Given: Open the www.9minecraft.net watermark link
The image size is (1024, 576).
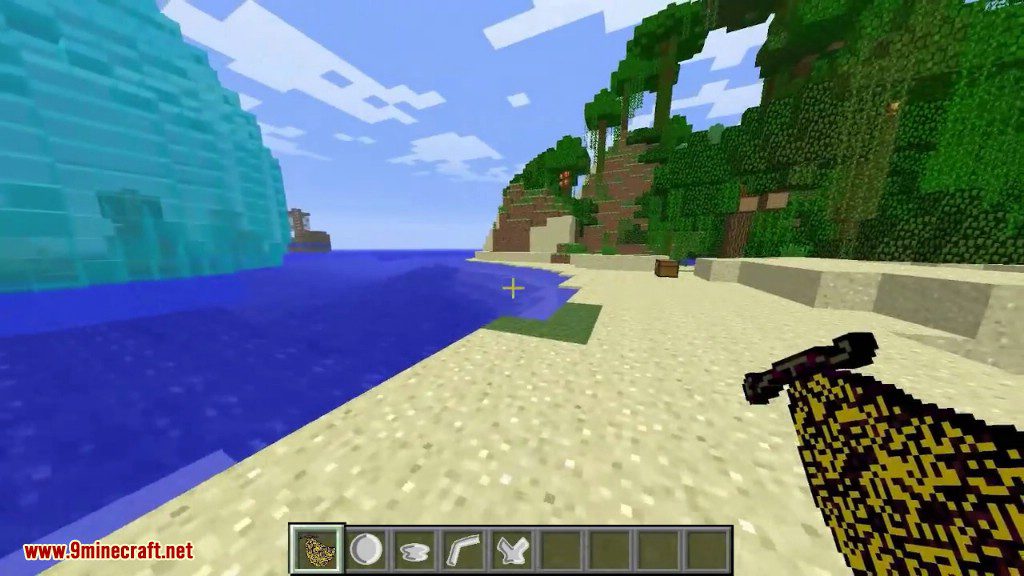Looking at the screenshot, I should [108, 551].
